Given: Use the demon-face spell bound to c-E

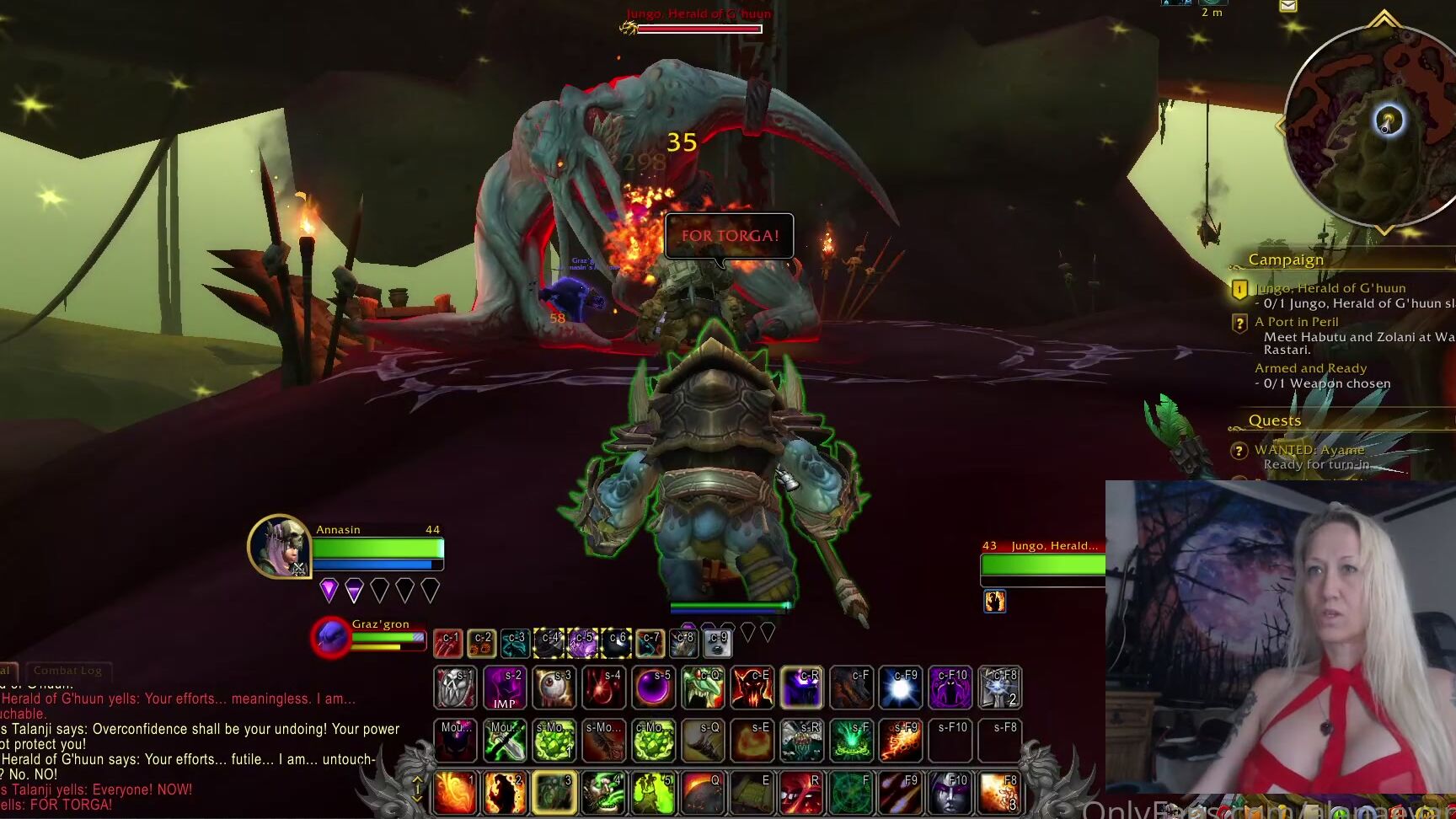Looking at the screenshot, I should point(752,688).
